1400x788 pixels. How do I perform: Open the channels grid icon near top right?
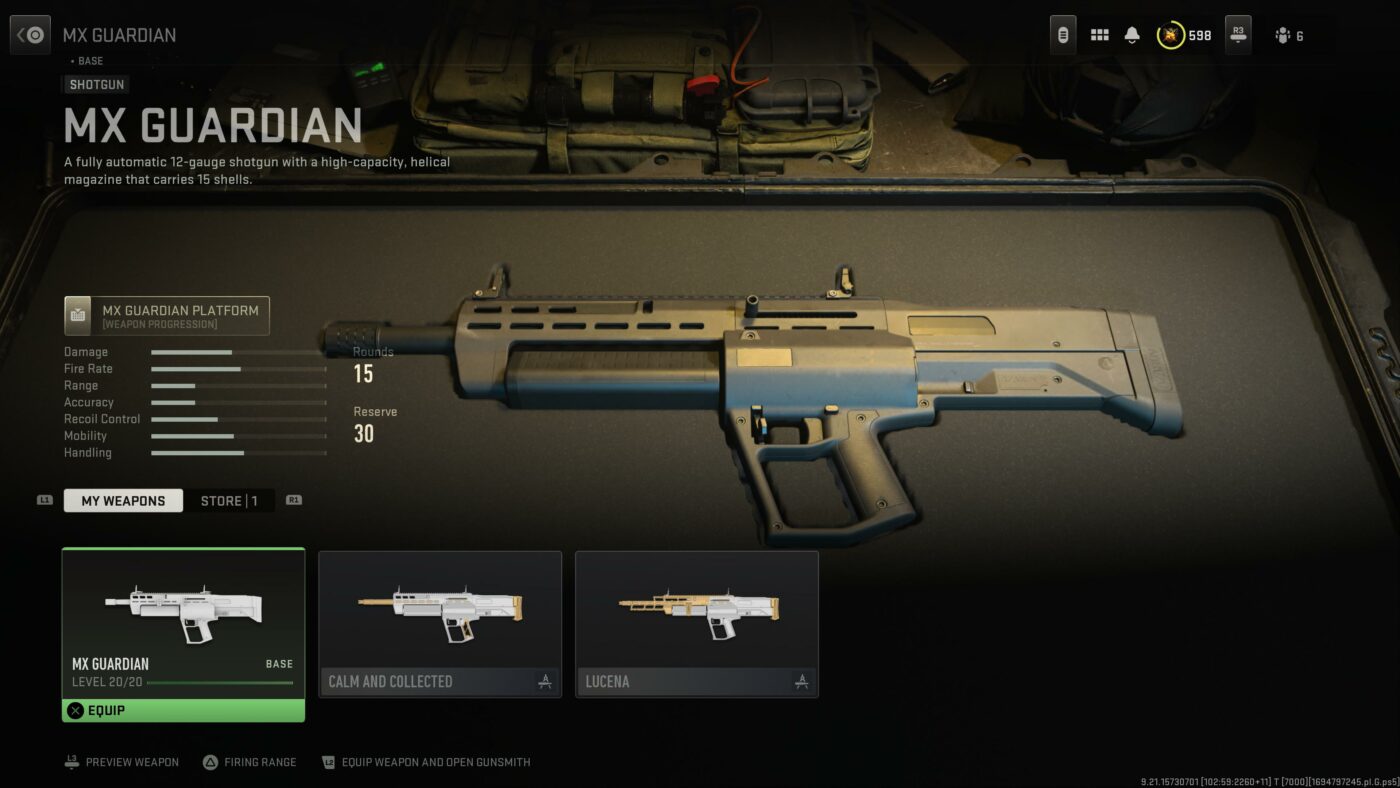point(1099,34)
